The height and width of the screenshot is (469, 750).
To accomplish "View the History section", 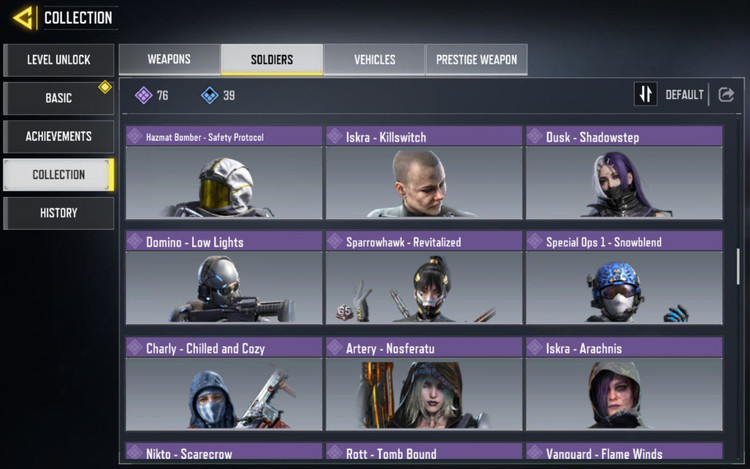I will (x=58, y=212).
